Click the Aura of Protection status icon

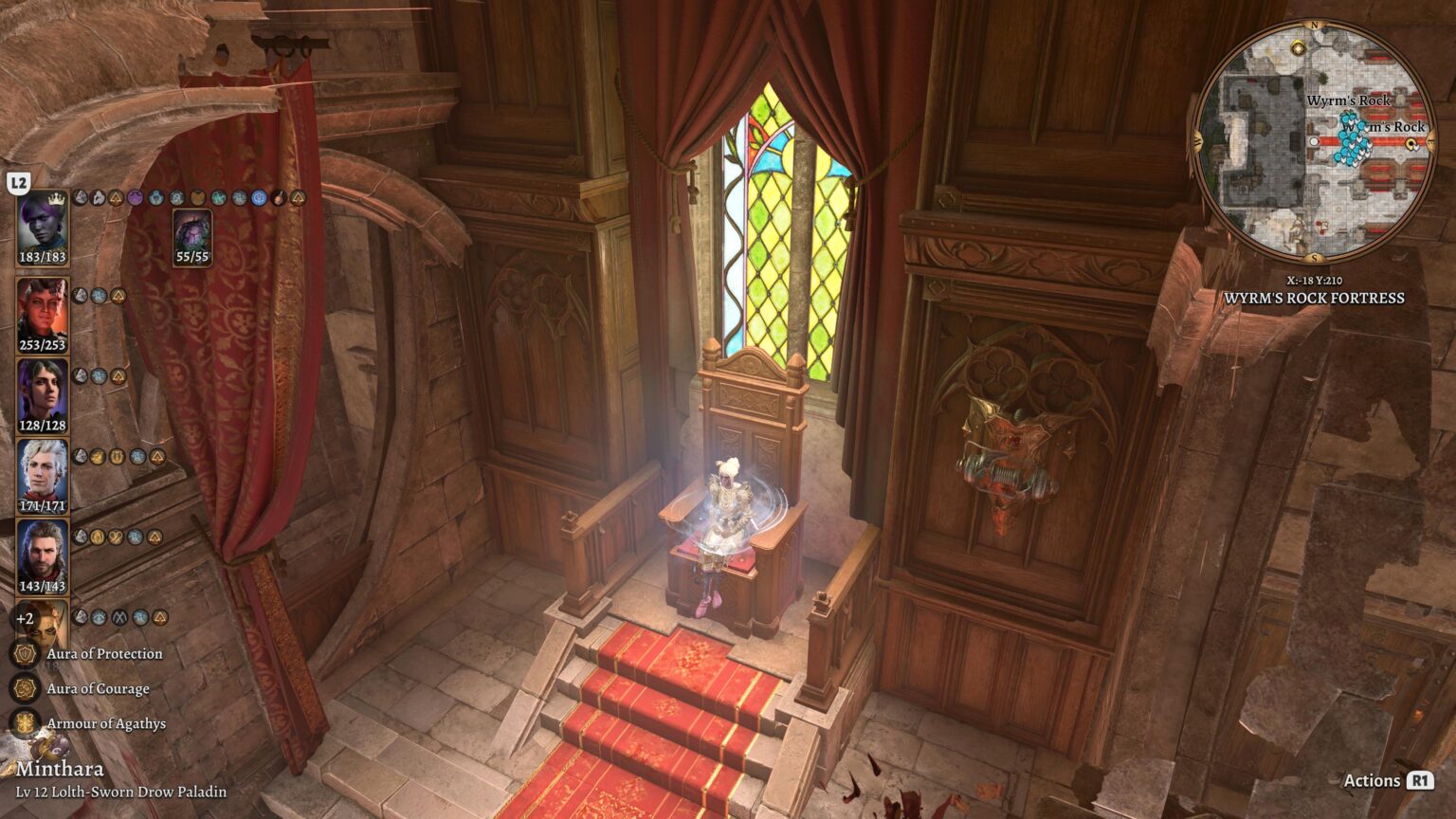click(23, 654)
